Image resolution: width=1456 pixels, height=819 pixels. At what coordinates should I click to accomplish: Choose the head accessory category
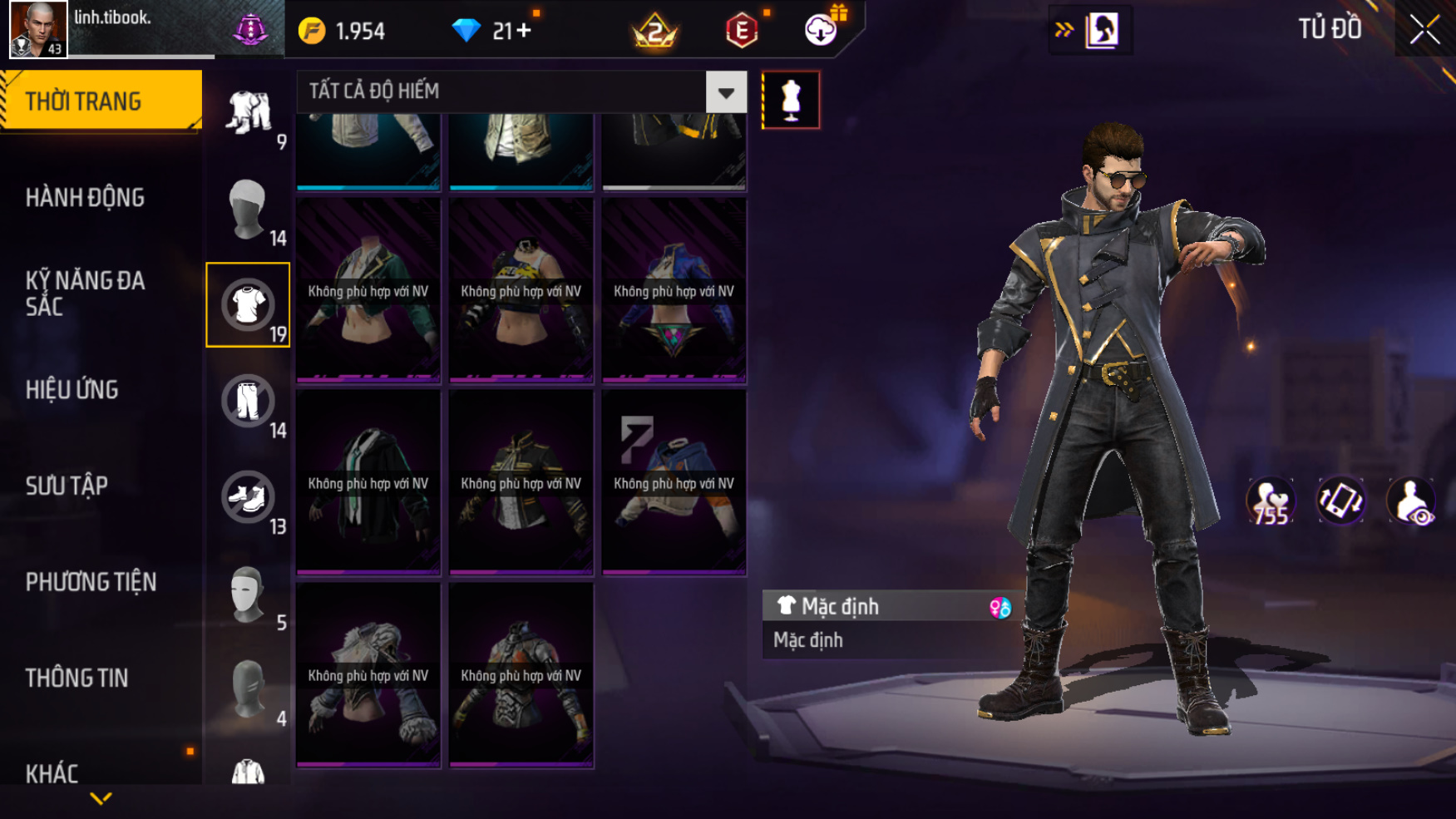[x=248, y=209]
